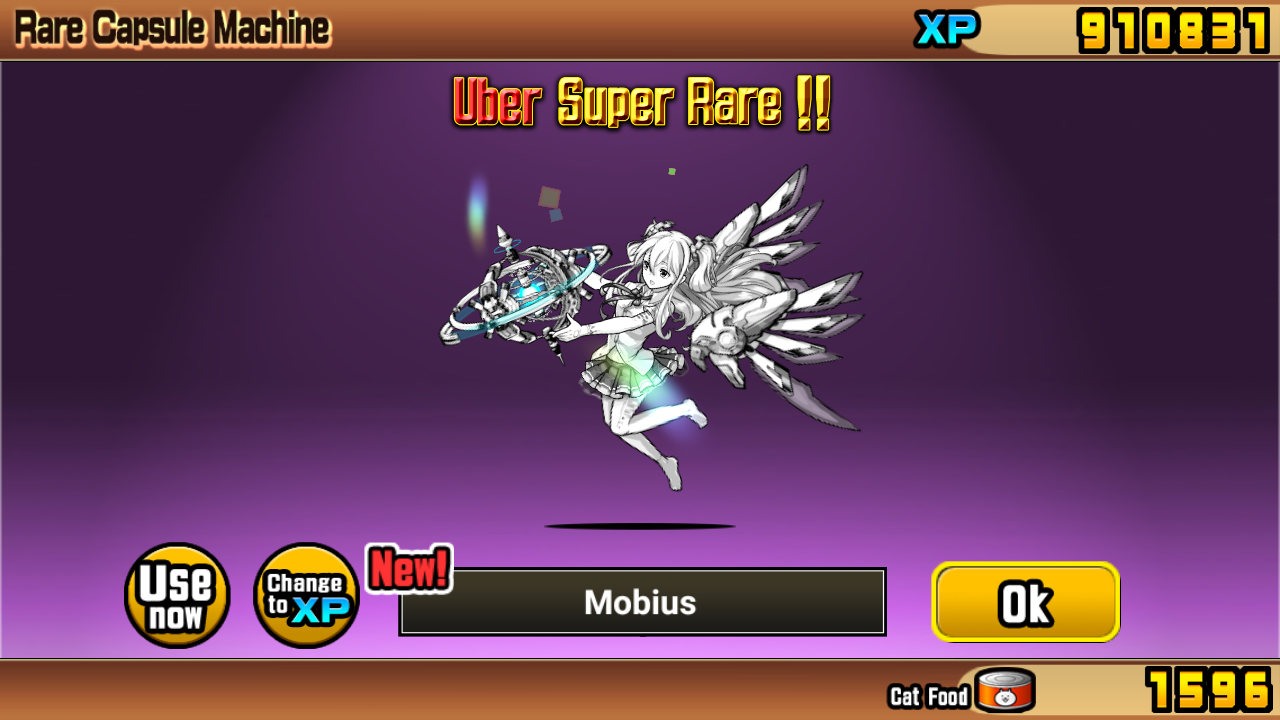Tap the round Use now button
Image resolution: width=1280 pixels, height=720 pixels.
point(177,596)
